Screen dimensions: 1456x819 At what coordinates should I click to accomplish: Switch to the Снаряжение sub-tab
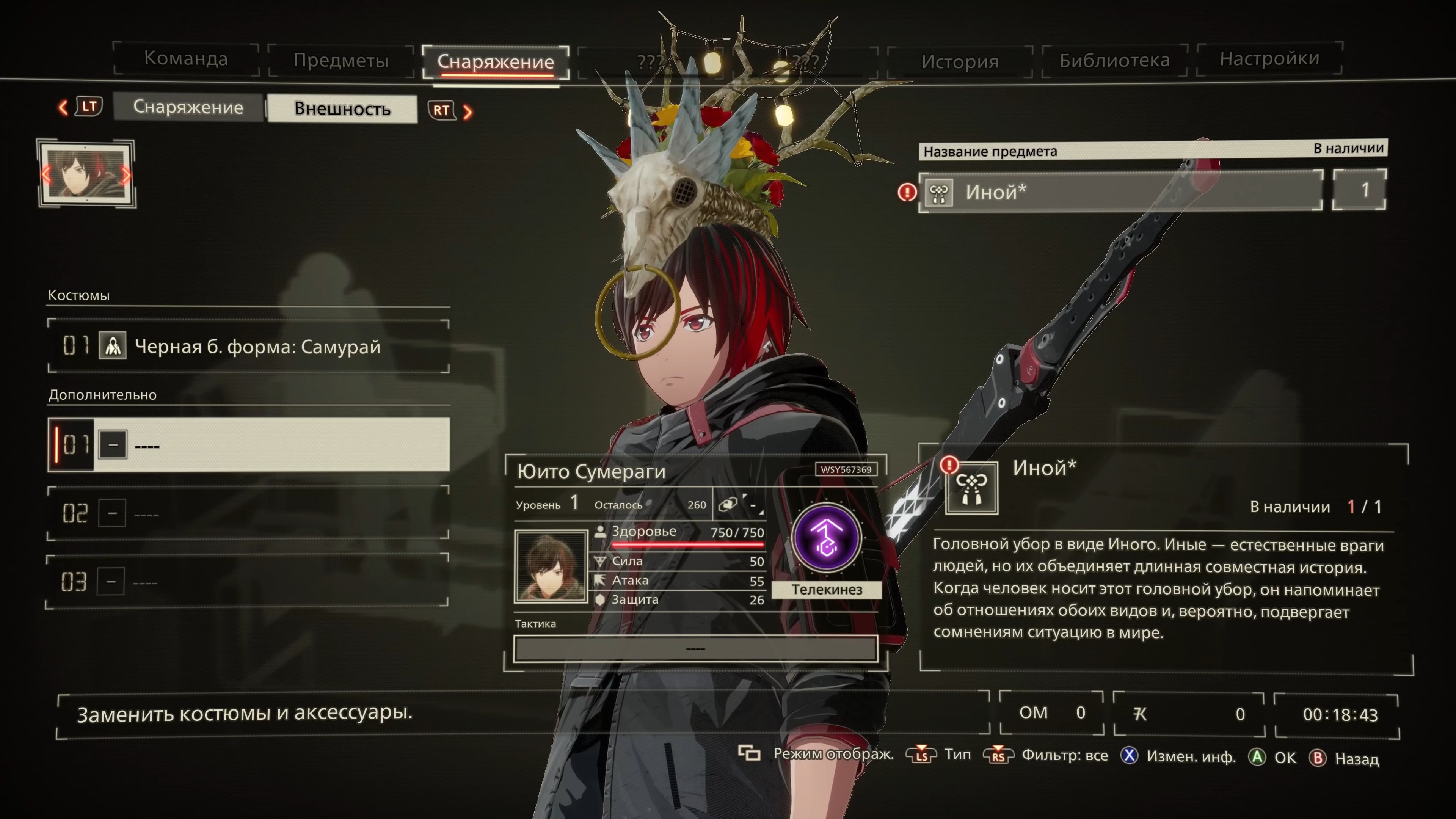coord(188,107)
